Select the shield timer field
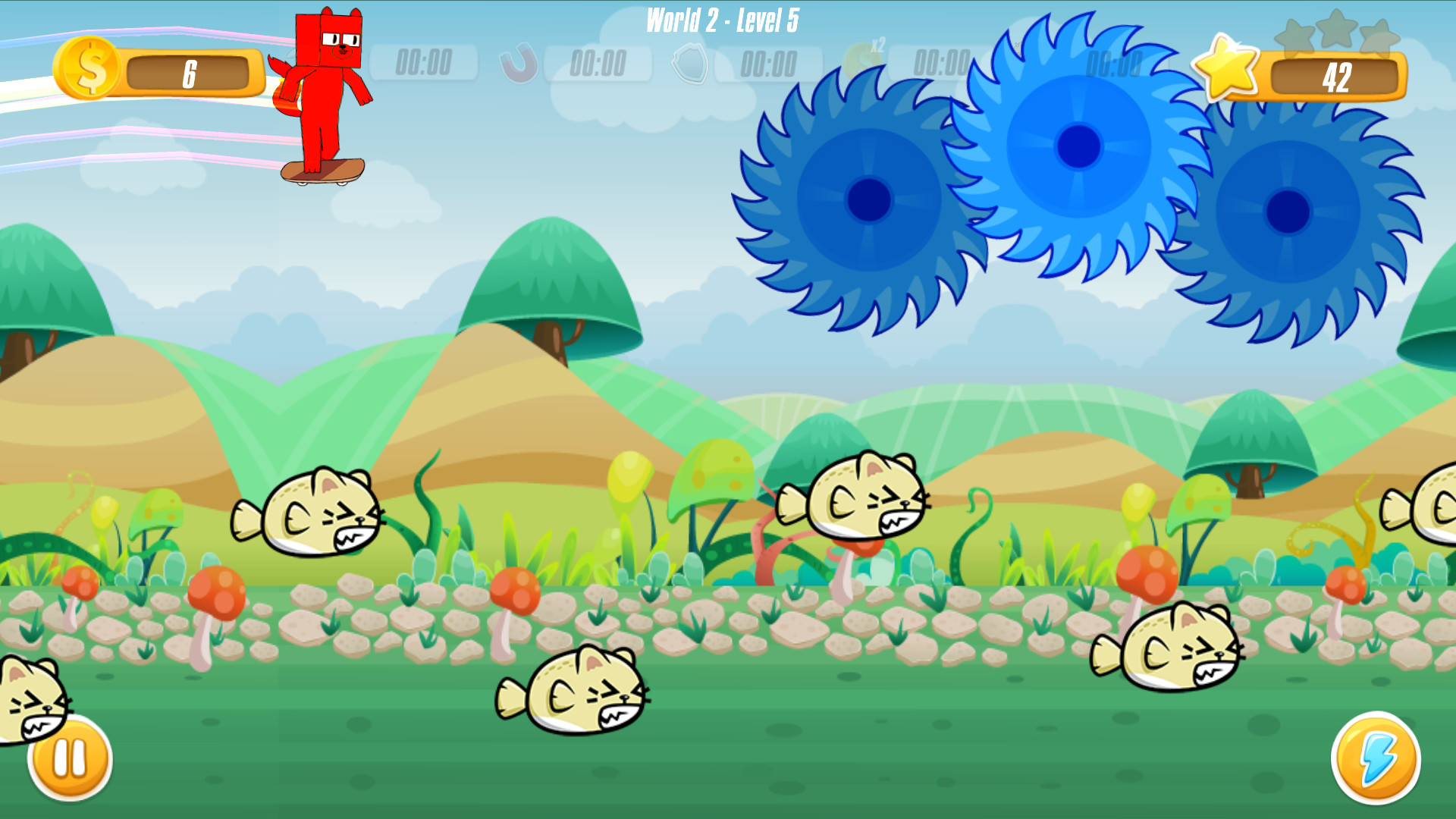The image size is (1456, 819). pos(770,65)
